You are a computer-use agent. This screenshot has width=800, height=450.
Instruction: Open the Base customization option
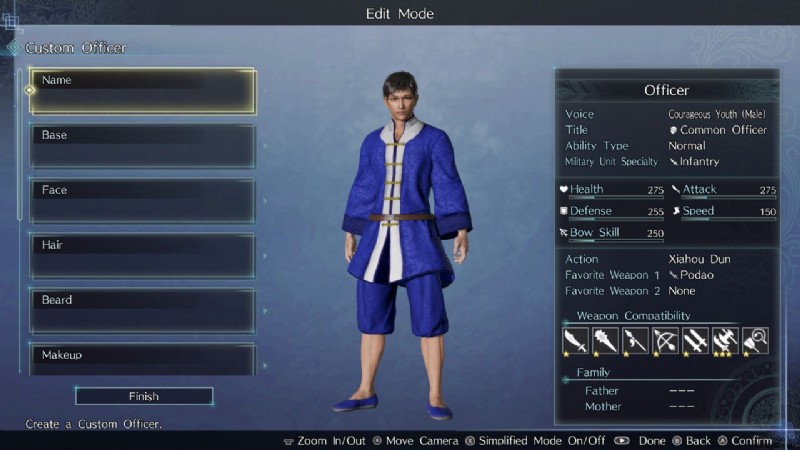click(142, 146)
